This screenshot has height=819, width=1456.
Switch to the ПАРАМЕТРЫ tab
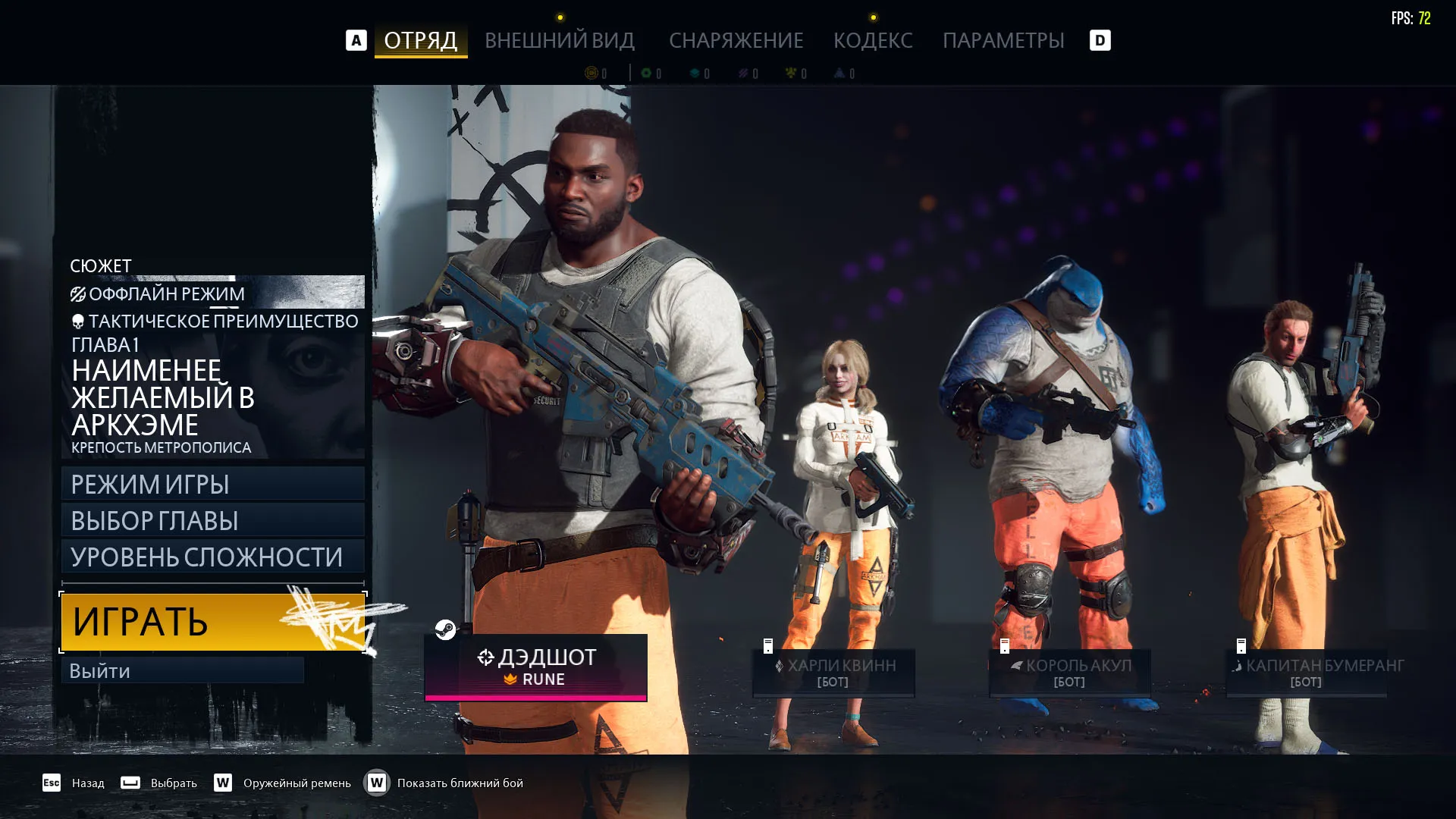(x=1003, y=40)
